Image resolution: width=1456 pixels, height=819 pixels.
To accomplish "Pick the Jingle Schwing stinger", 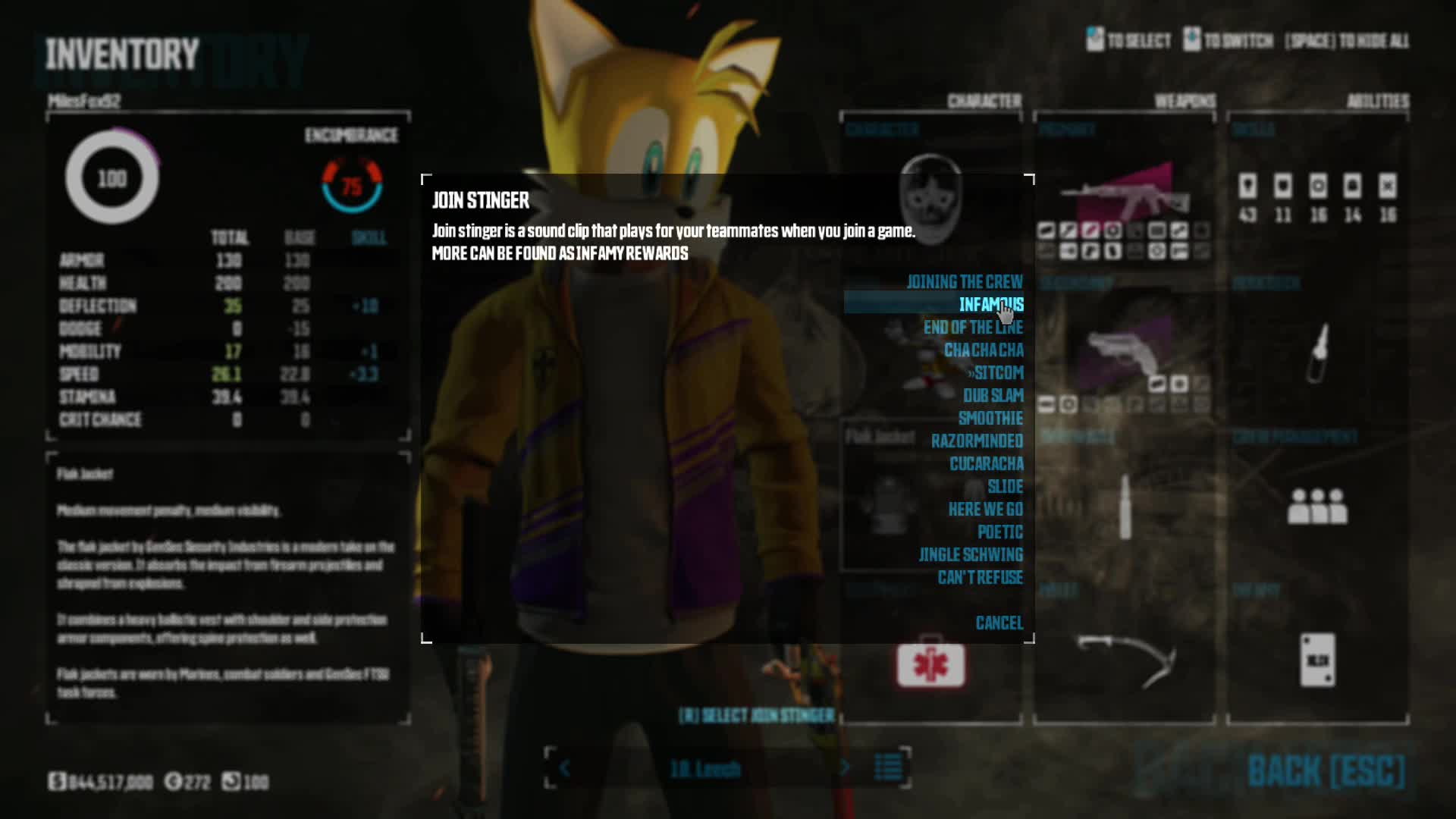I will tap(971, 555).
